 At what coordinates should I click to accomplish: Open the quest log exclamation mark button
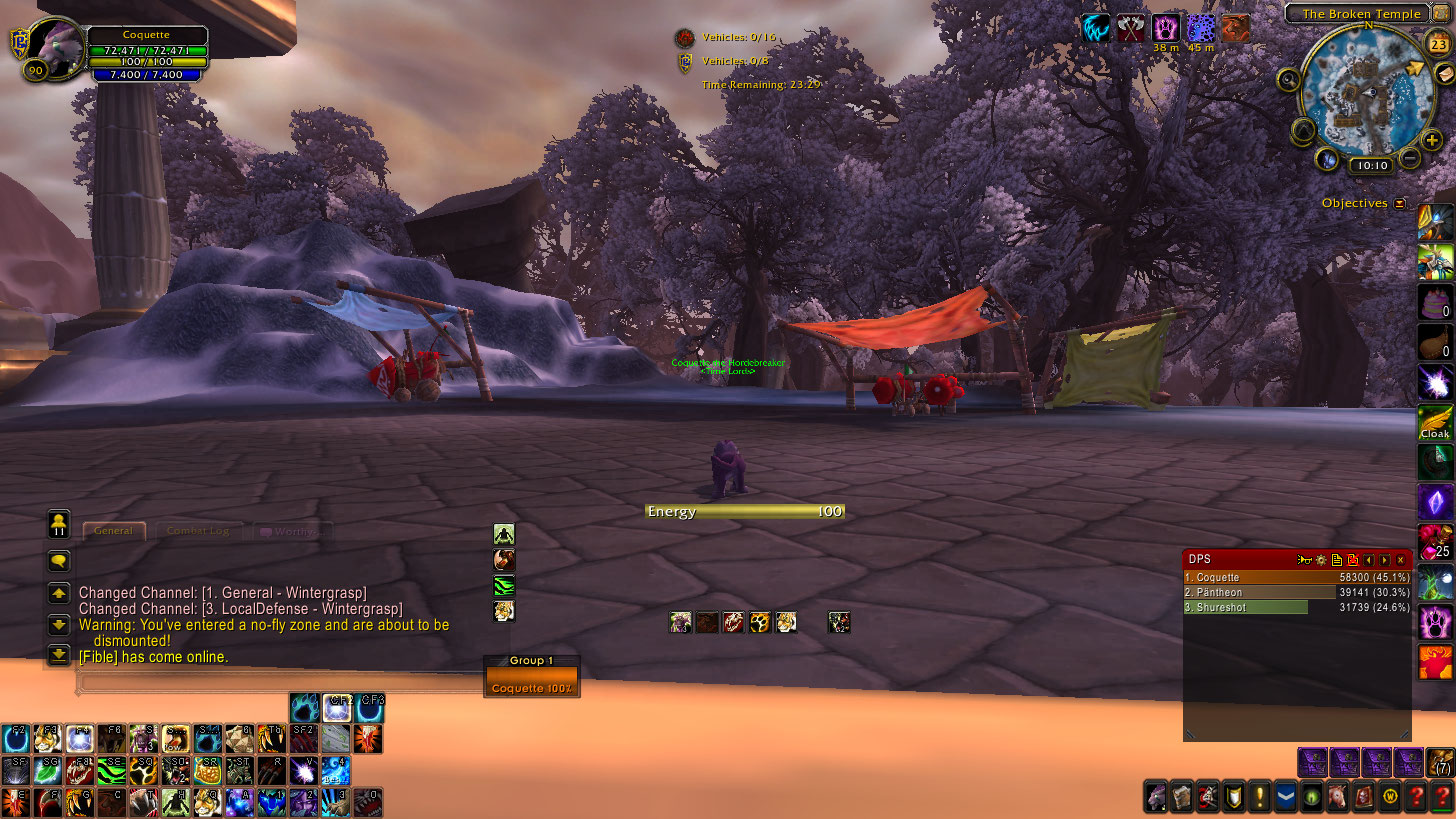1259,796
